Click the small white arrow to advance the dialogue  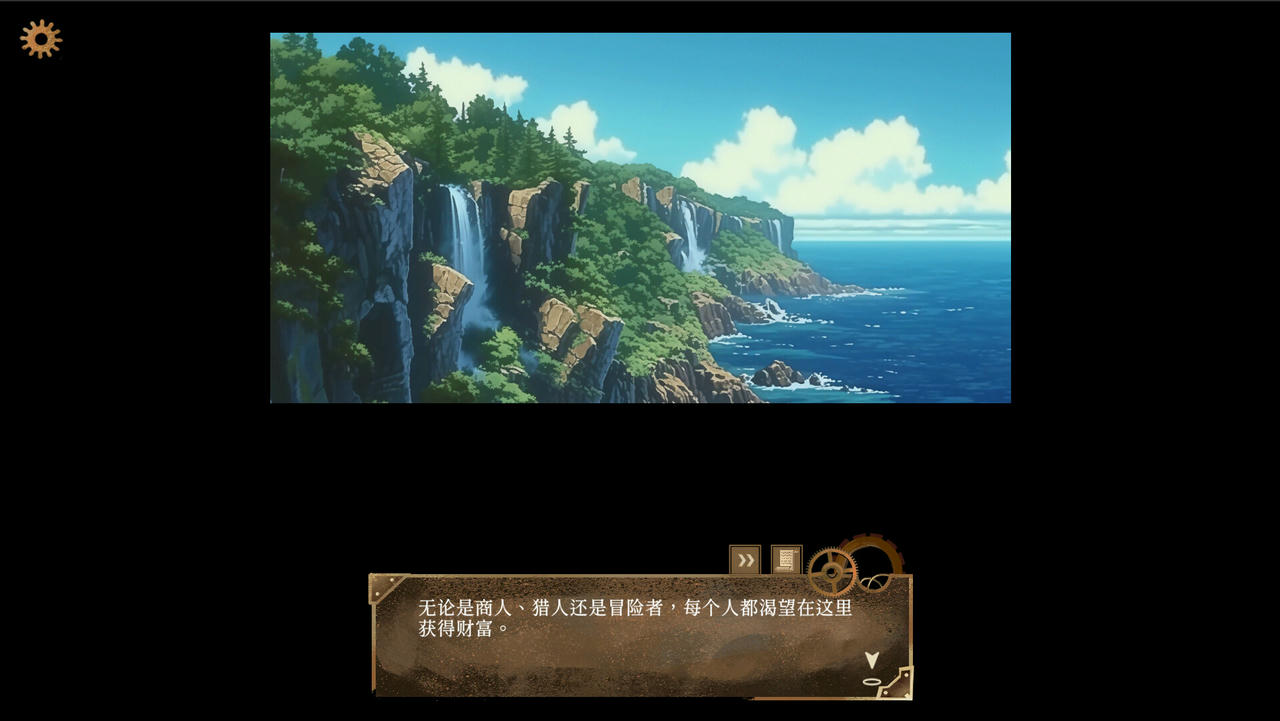pos(873,660)
